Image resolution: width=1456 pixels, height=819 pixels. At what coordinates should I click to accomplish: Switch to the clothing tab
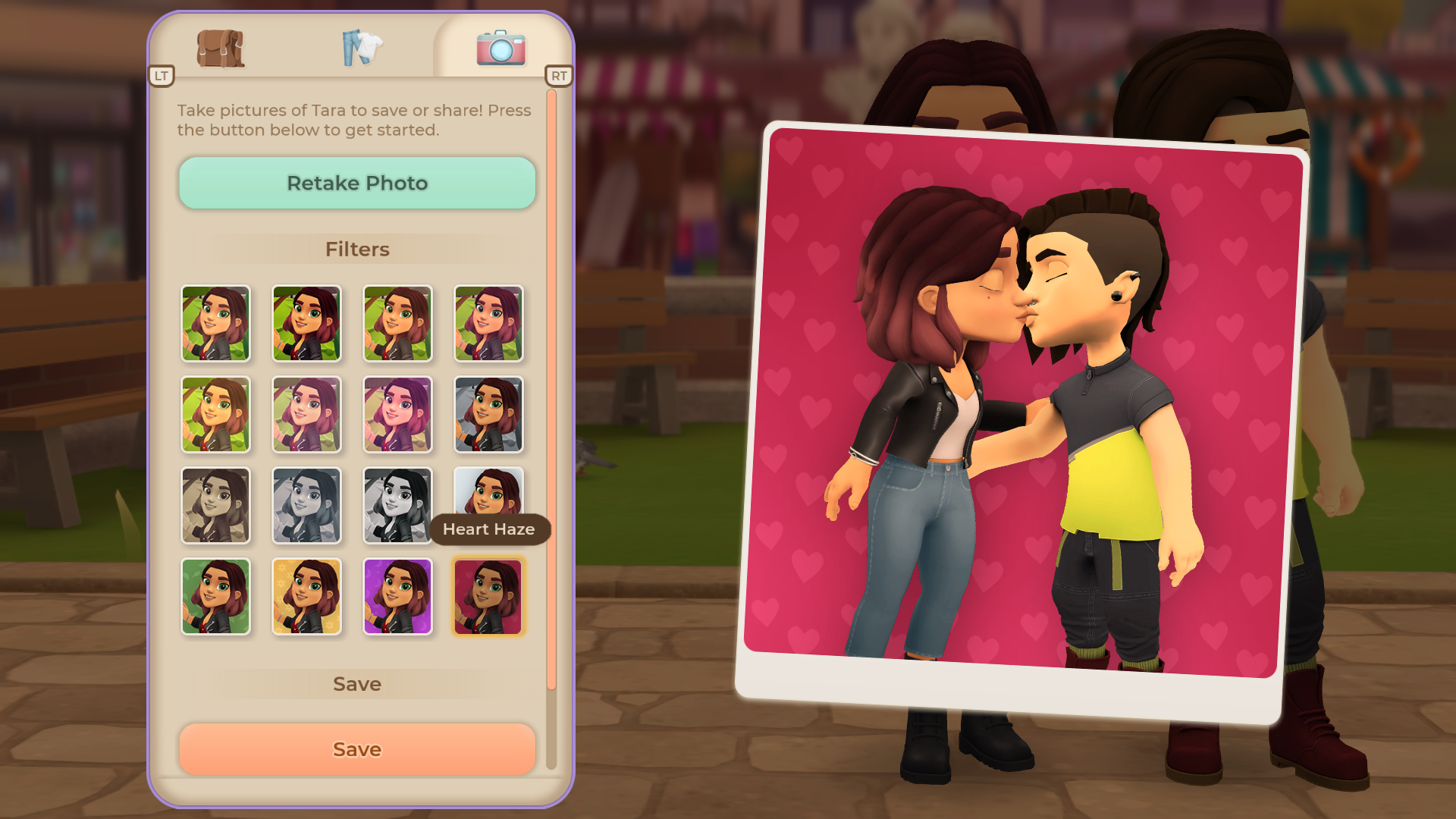pos(362,49)
